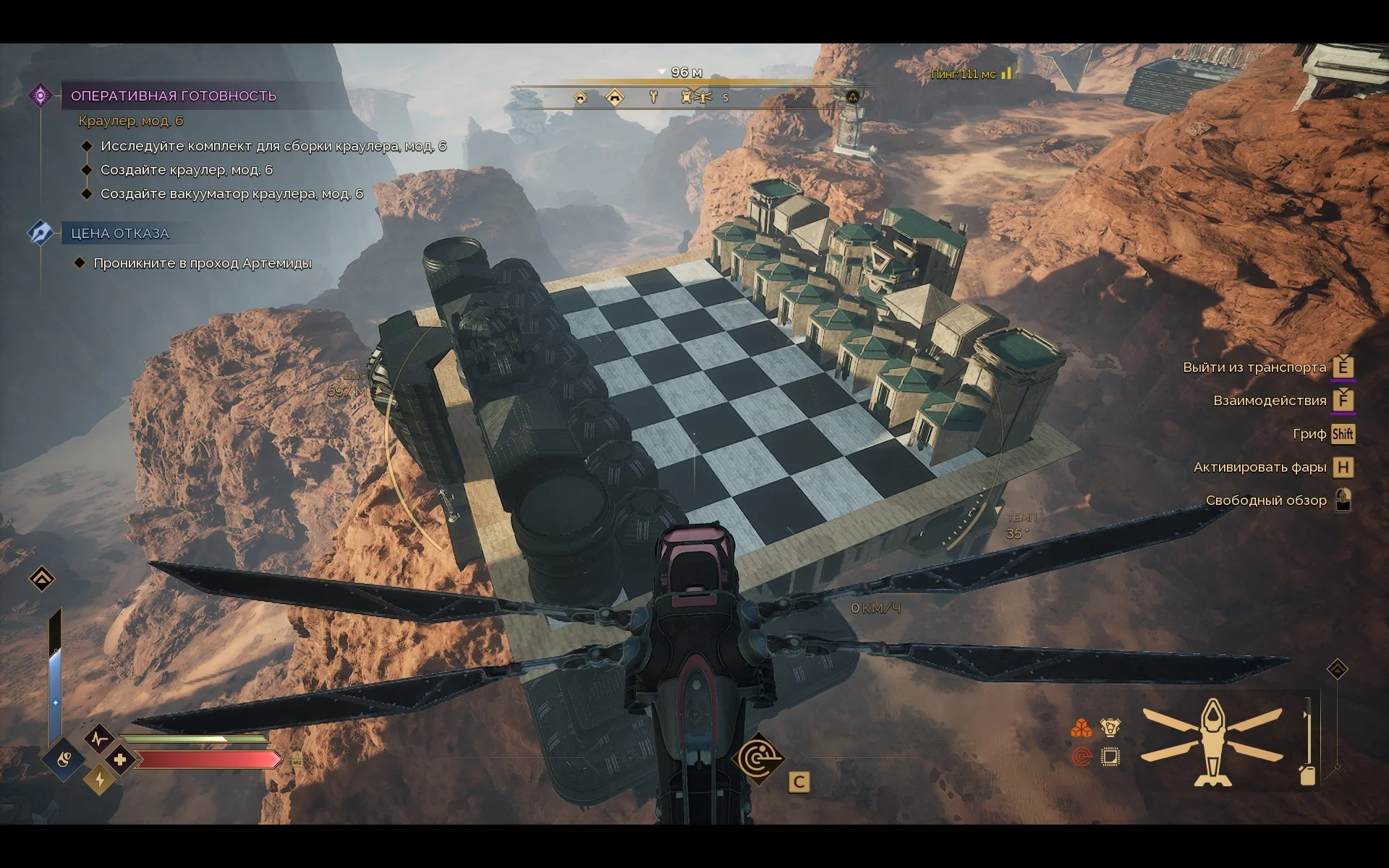1389x868 pixels.
Task: Choose objective 'Проникните в проход Артемиды'
Action: point(202,263)
